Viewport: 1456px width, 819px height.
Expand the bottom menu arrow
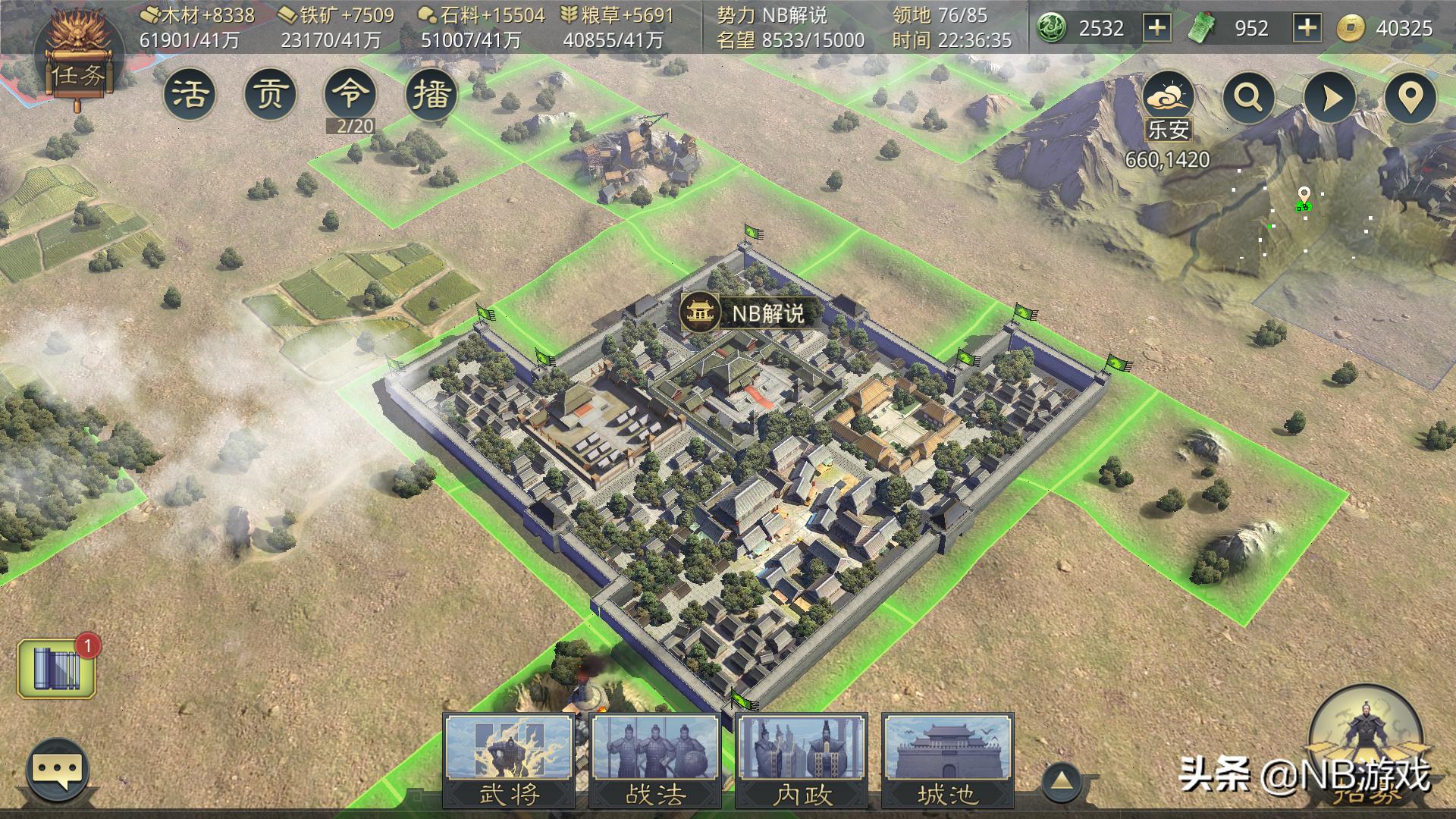pos(1062,781)
